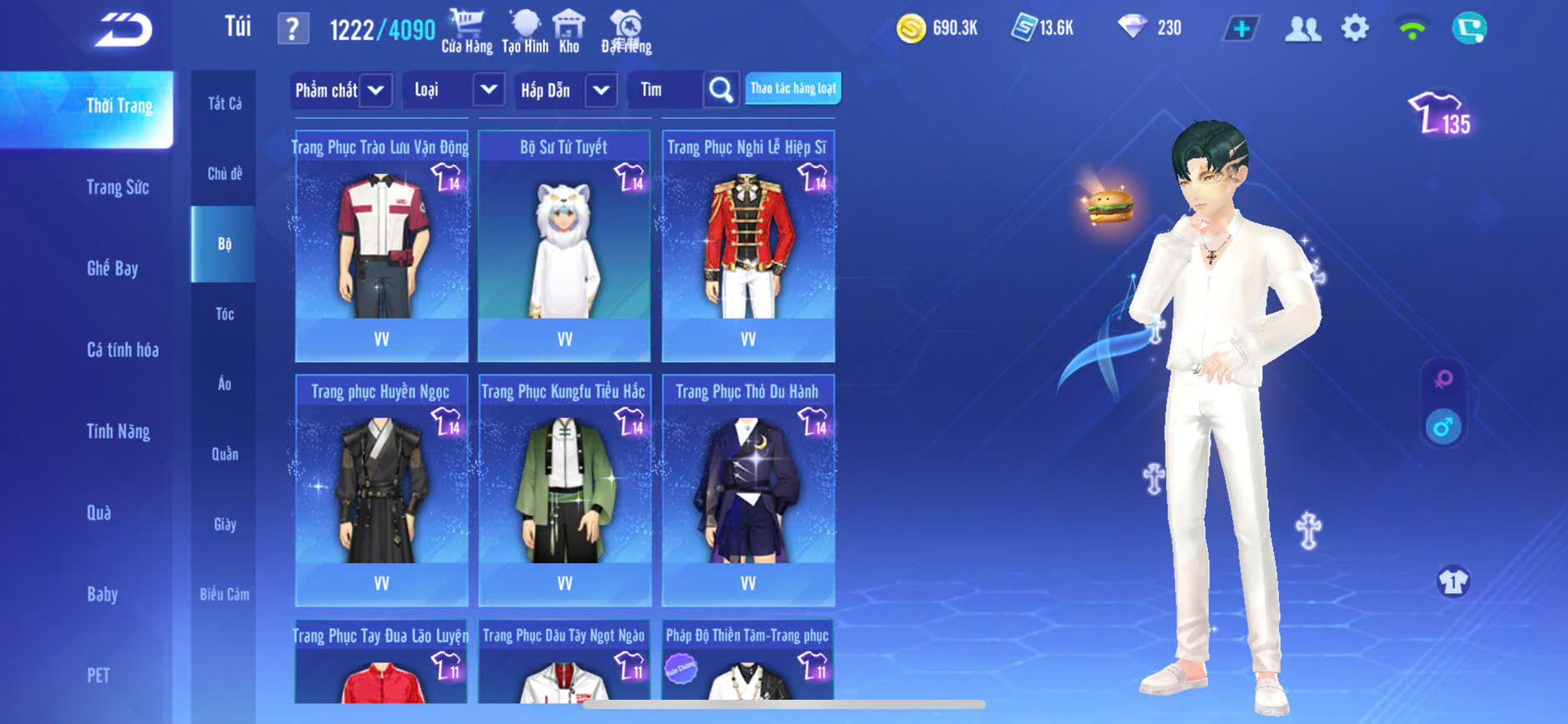
Task: Pick Trang Phục Nghi Lễ Hiệp Sĩ outfit
Action: pos(748,245)
